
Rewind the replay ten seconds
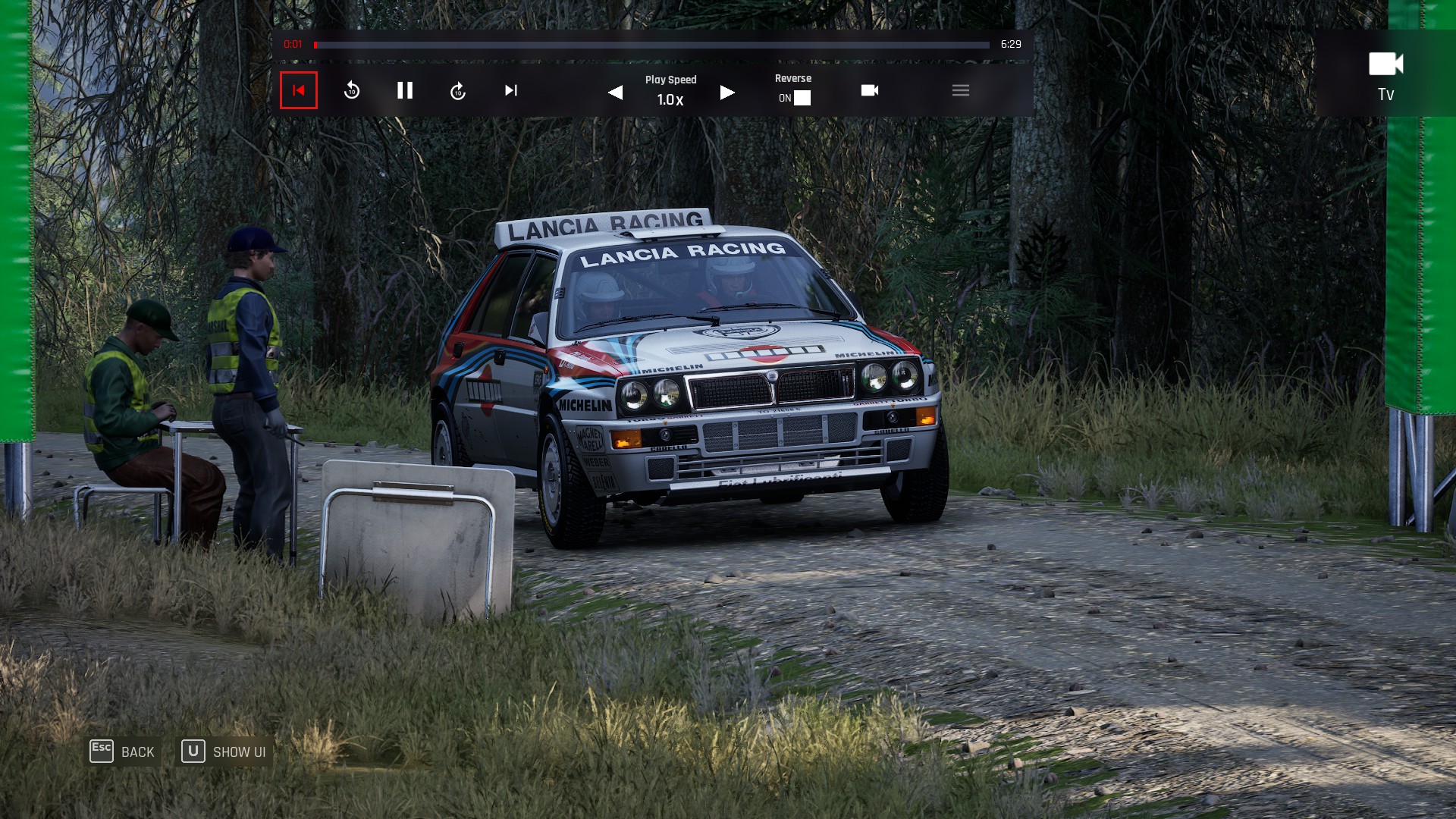pyautogui.click(x=352, y=91)
